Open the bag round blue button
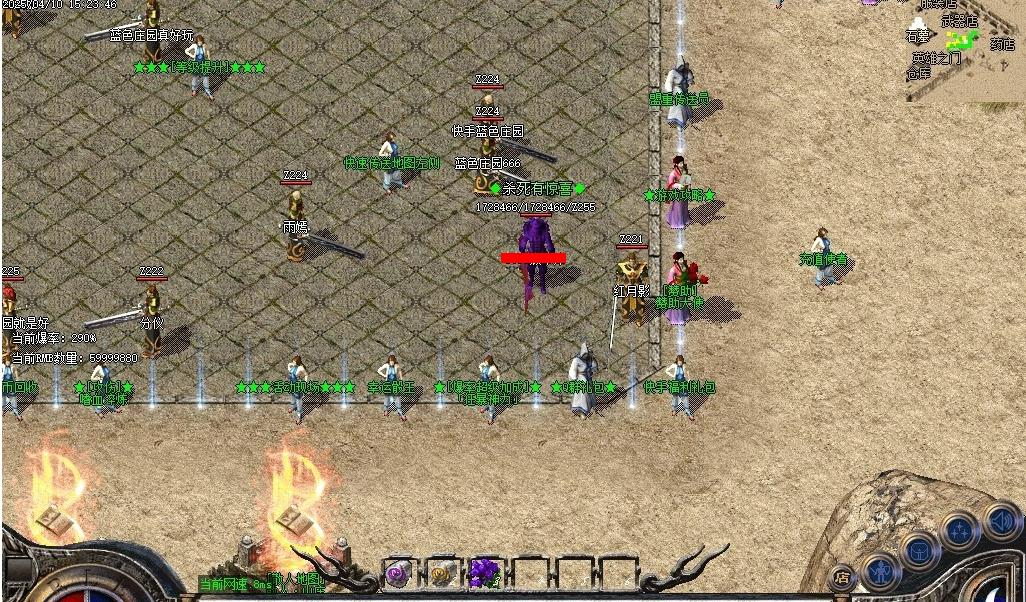The image size is (1026, 602). [919, 549]
